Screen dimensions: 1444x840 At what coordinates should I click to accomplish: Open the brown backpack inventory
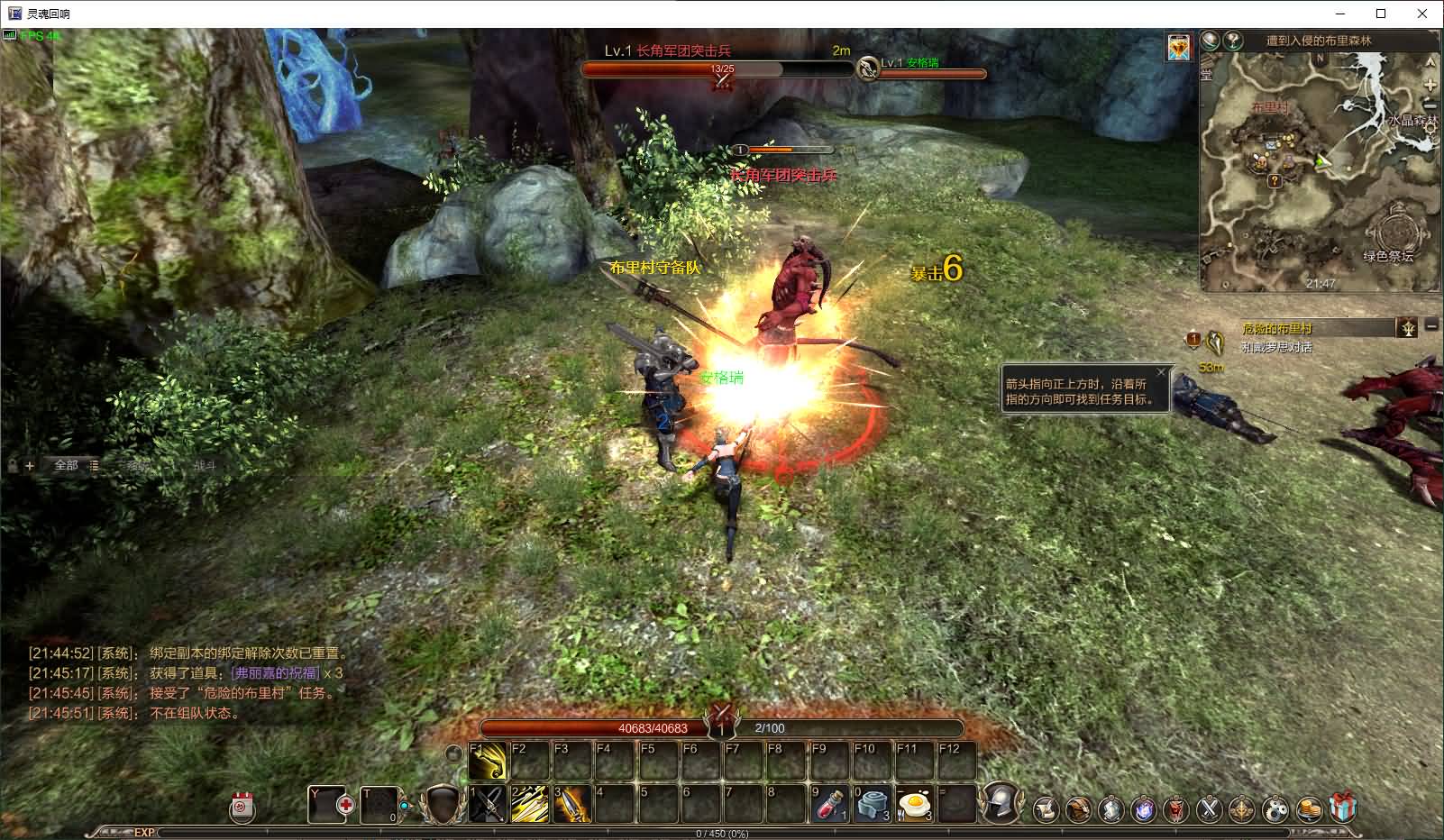tap(1078, 809)
